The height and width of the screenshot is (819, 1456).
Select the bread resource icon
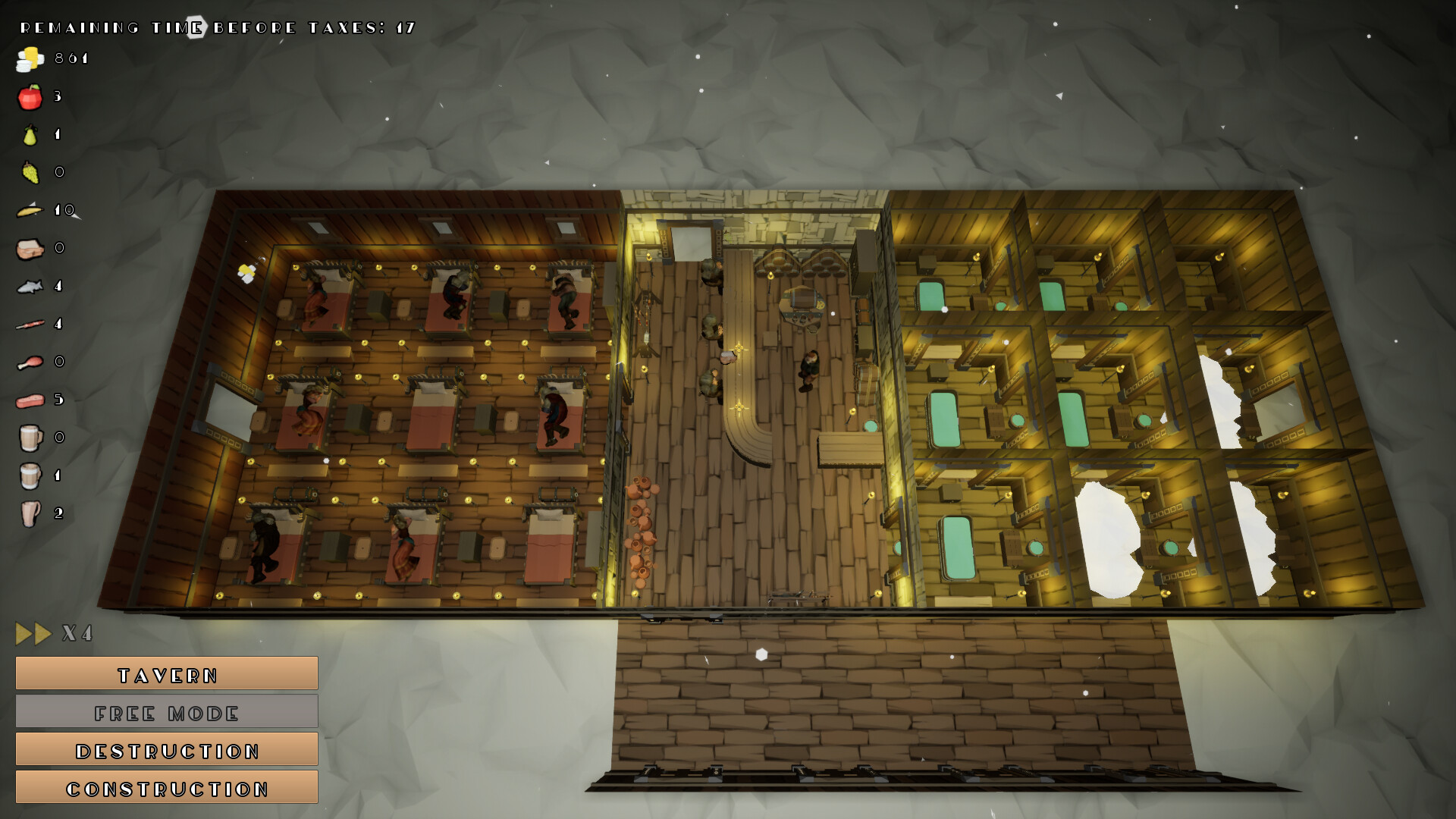29,249
